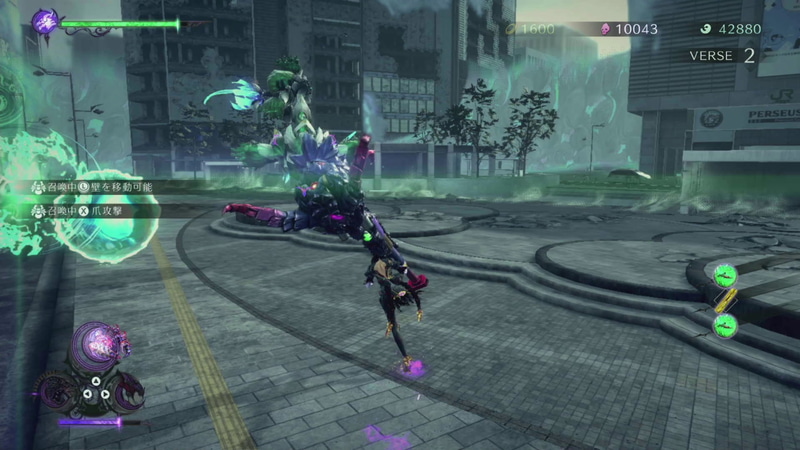Select the glowing pink active demon slot
The height and width of the screenshot is (450, 800).
(x=97, y=345)
